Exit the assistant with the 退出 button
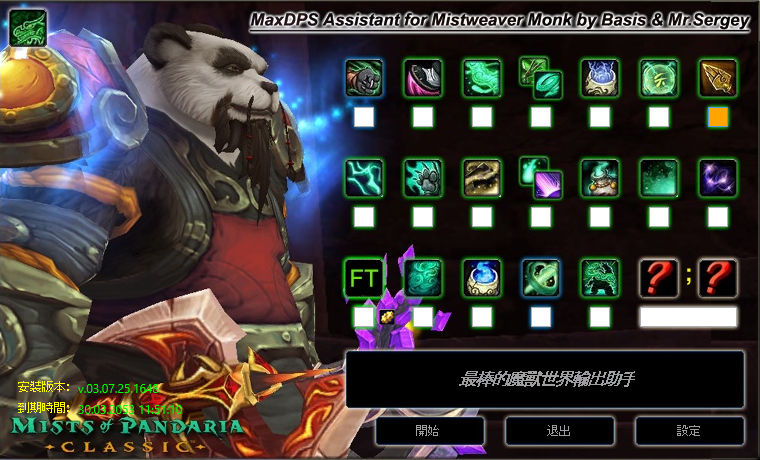The width and height of the screenshot is (760, 460). coord(559,431)
